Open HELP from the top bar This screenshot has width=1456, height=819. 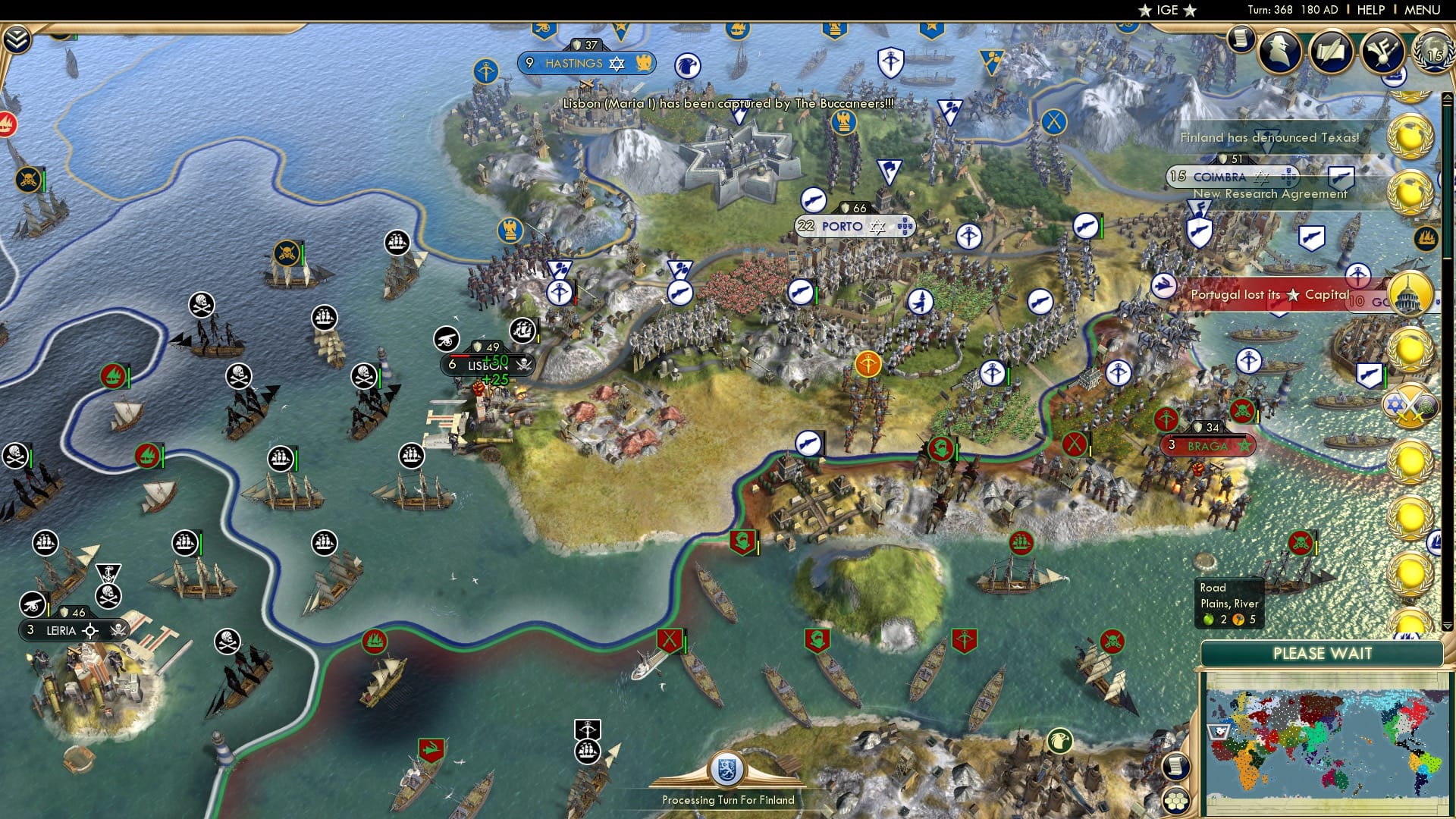(x=1370, y=10)
